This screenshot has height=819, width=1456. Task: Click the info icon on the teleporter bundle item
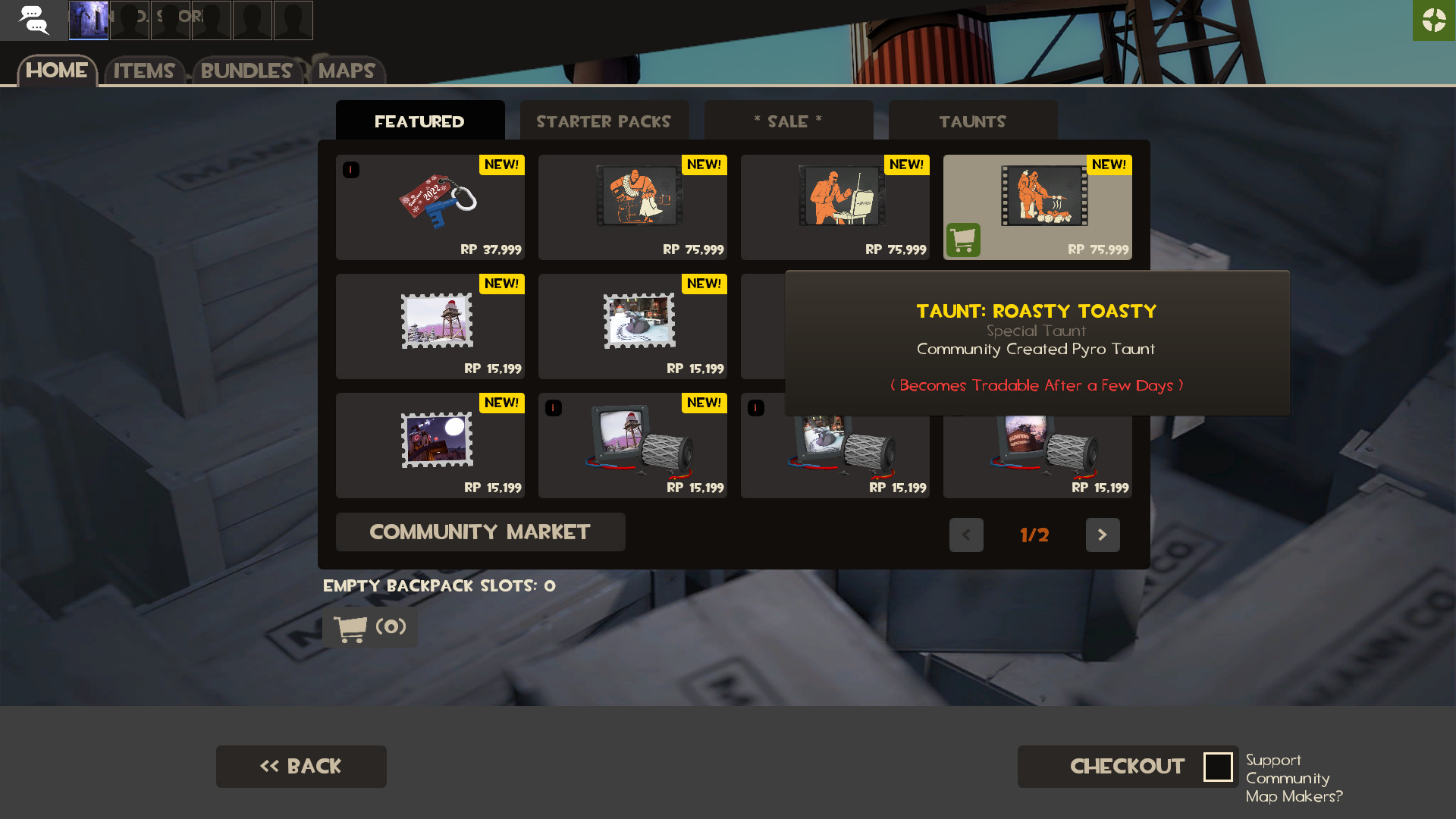click(553, 408)
